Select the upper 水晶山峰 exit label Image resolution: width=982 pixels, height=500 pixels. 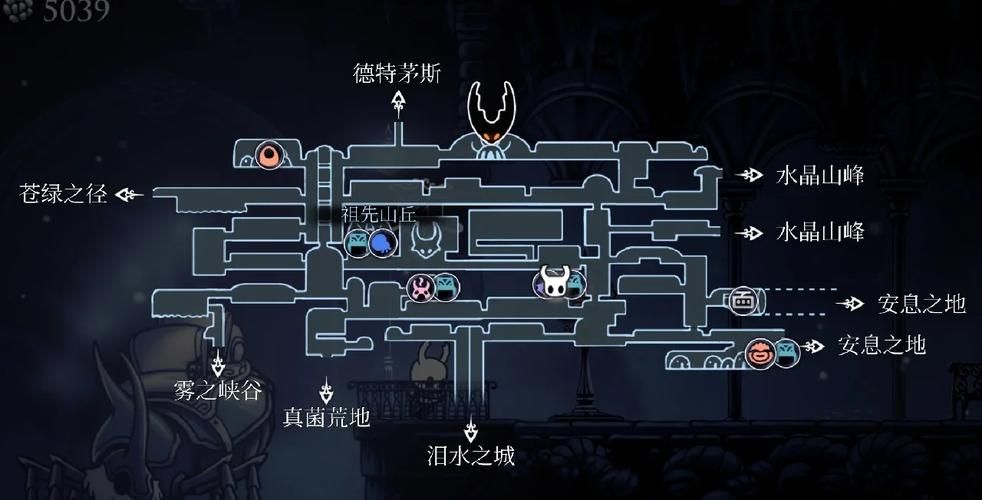(820, 176)
